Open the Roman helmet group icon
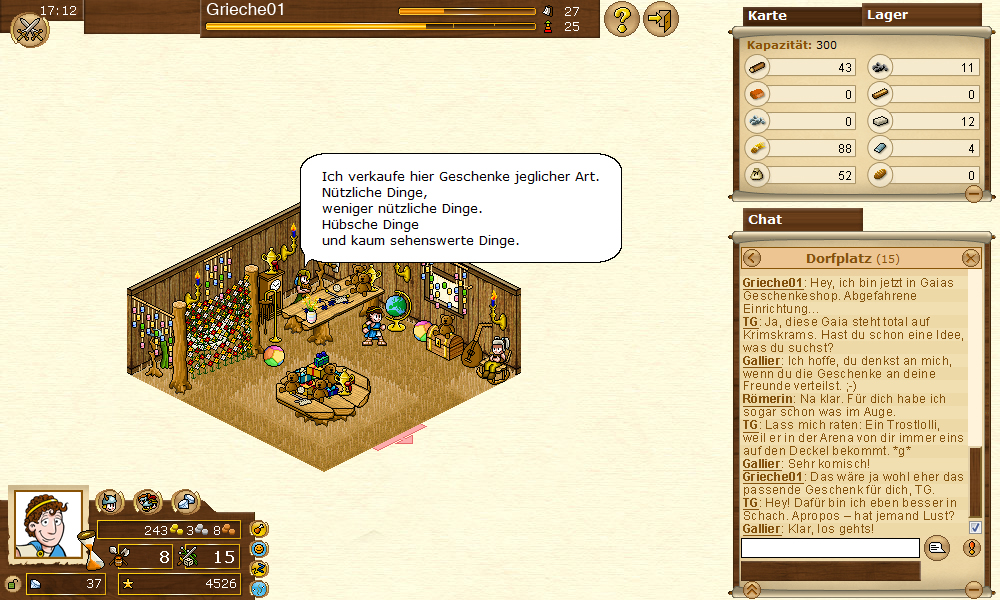1000x600 pixels. coord(148,502)
